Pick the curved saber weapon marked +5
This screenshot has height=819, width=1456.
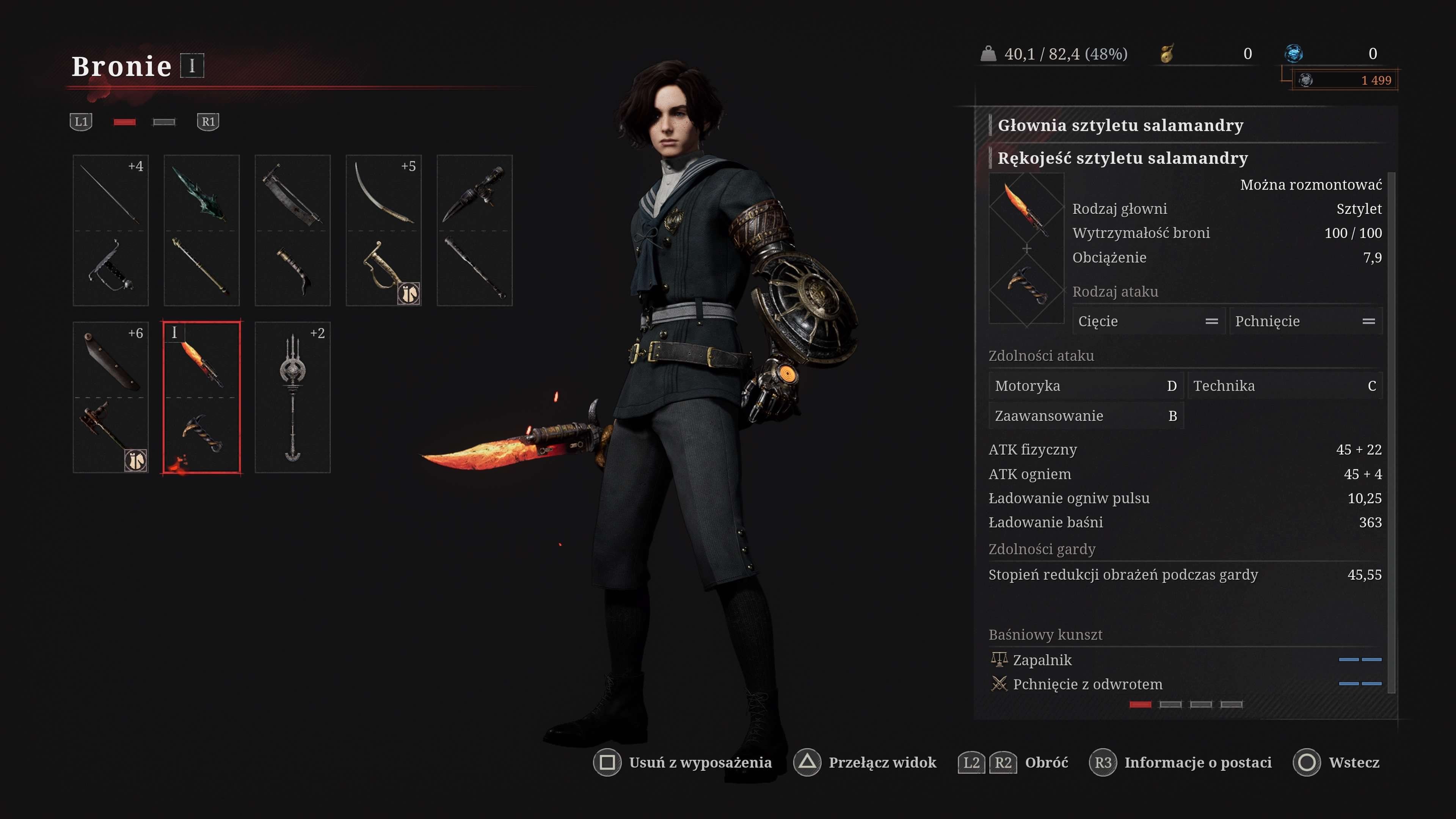pyautogui.click(x=384, y=230)
